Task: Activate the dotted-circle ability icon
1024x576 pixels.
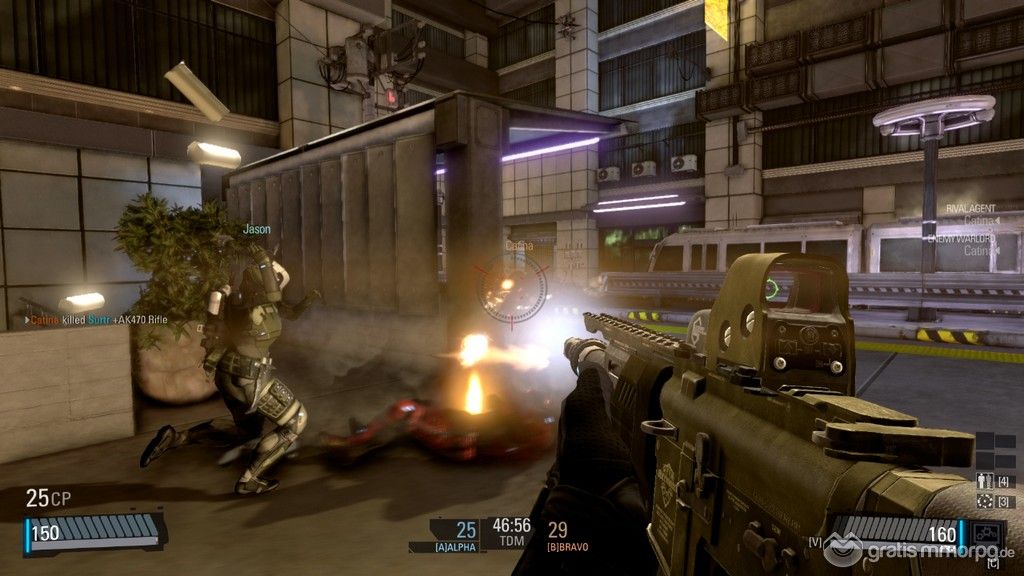Action: coord(984,501)
